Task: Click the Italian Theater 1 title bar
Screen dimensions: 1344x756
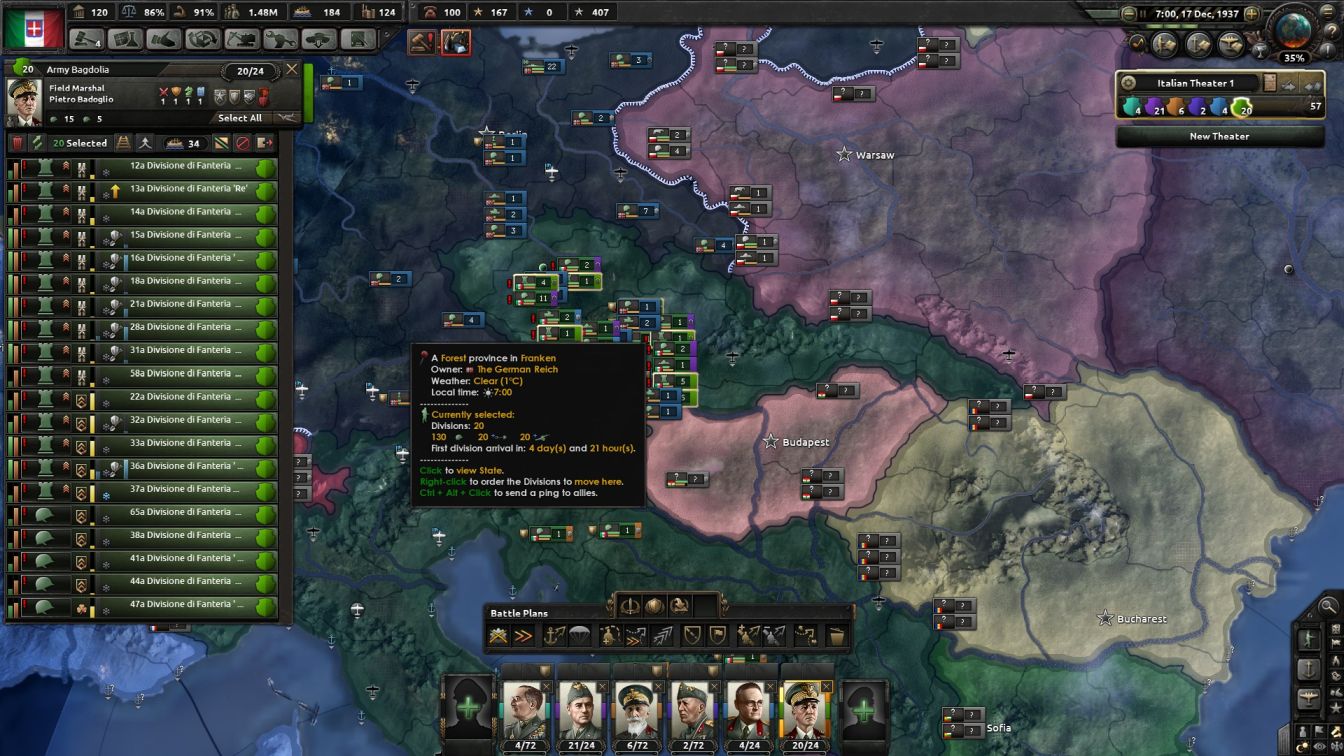Action: point(1193,83)
